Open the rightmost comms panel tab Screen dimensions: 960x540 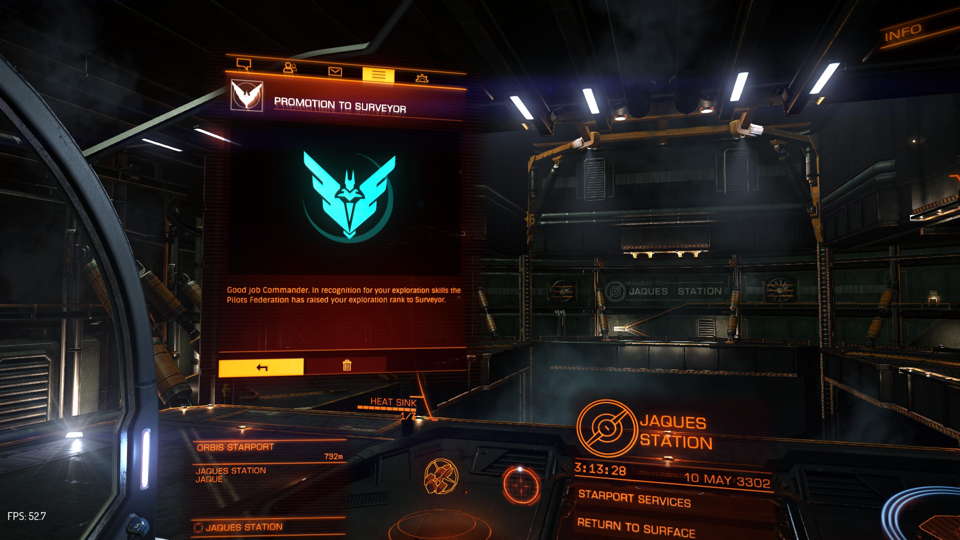[422, 78]
